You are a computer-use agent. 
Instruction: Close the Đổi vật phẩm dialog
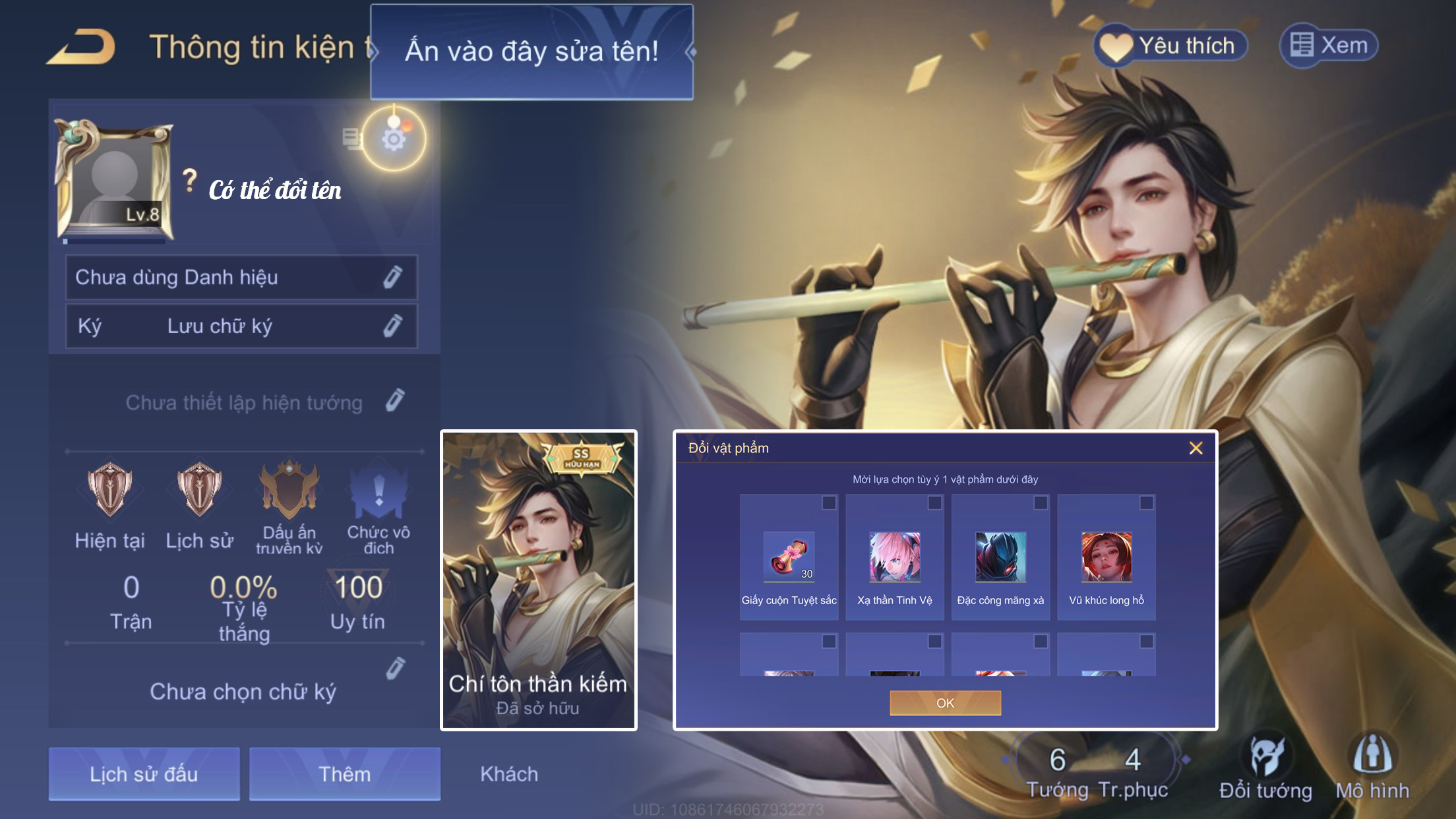tap(1196, 448)
